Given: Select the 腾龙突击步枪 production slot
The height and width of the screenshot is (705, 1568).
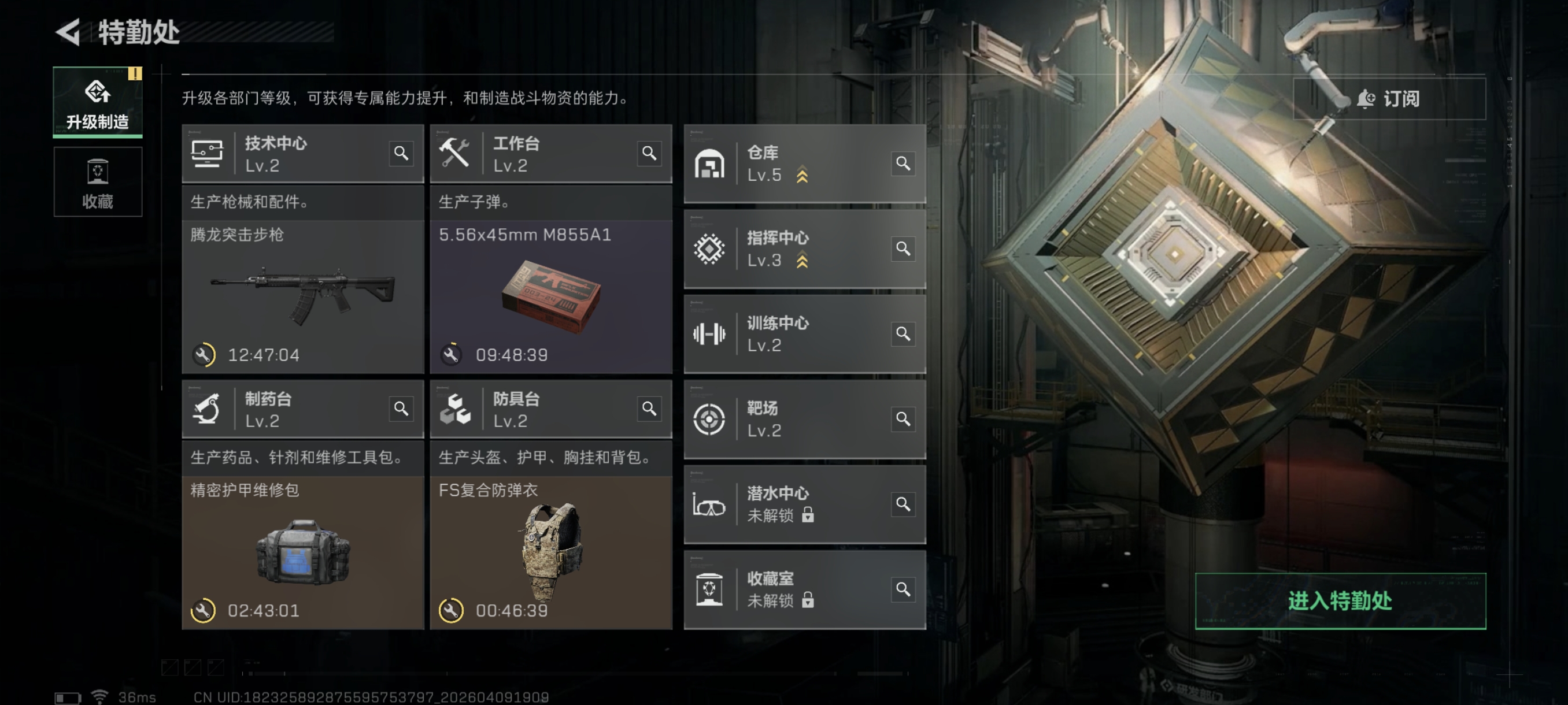Looking at the screenshot, I should pyautogui.click(x=302, y=296).
